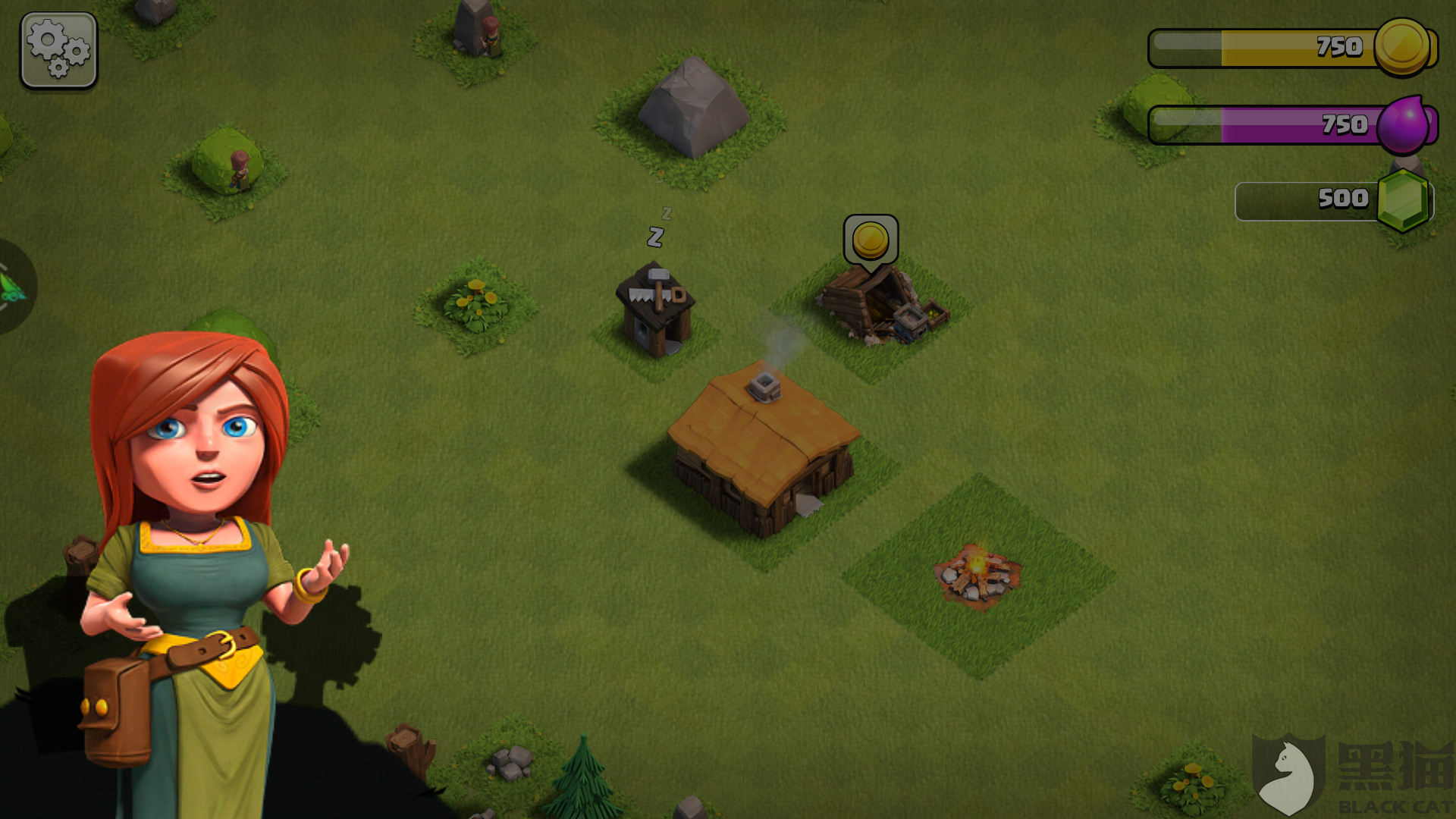
Task: Open the settings gear button
Action: tap(58, 50)
